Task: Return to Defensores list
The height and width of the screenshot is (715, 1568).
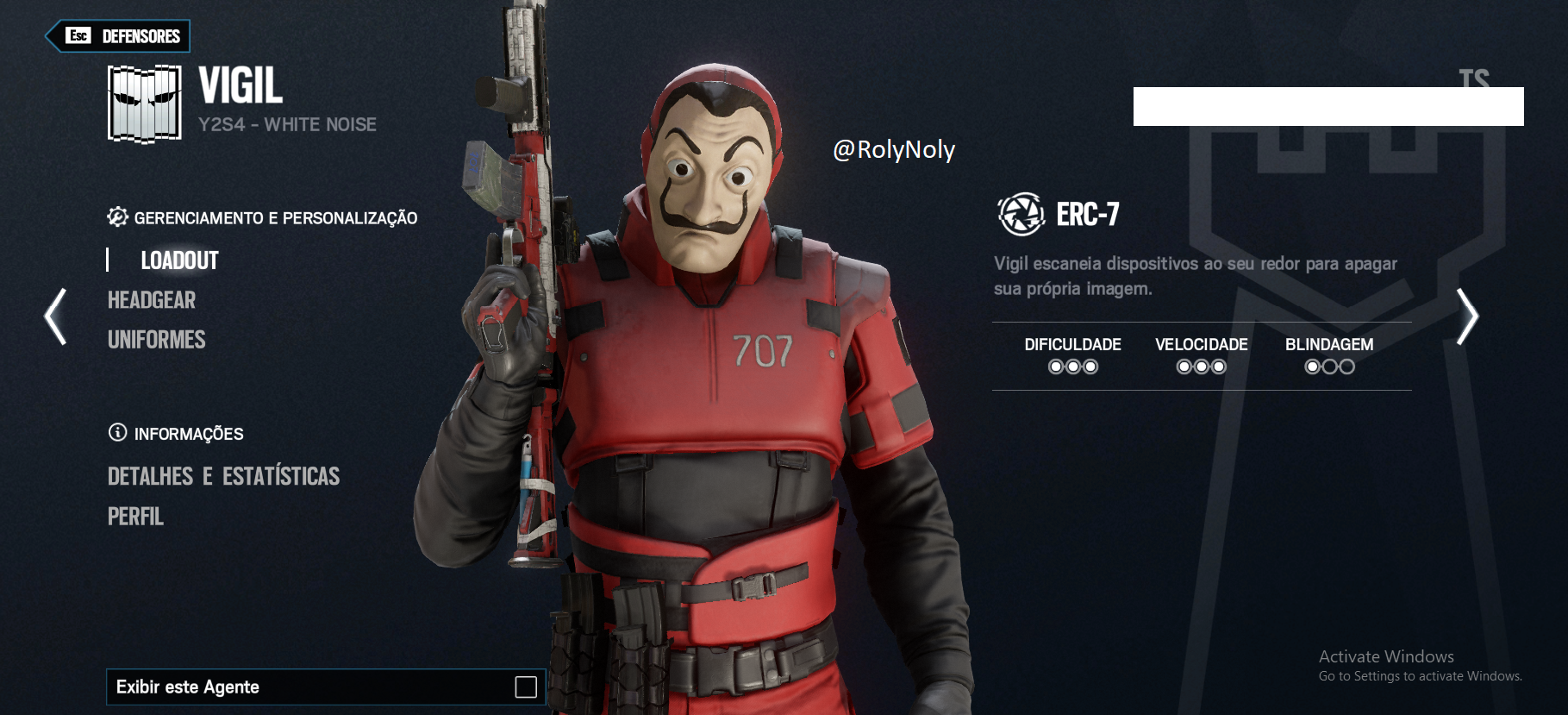Action: tap(117, 37)
